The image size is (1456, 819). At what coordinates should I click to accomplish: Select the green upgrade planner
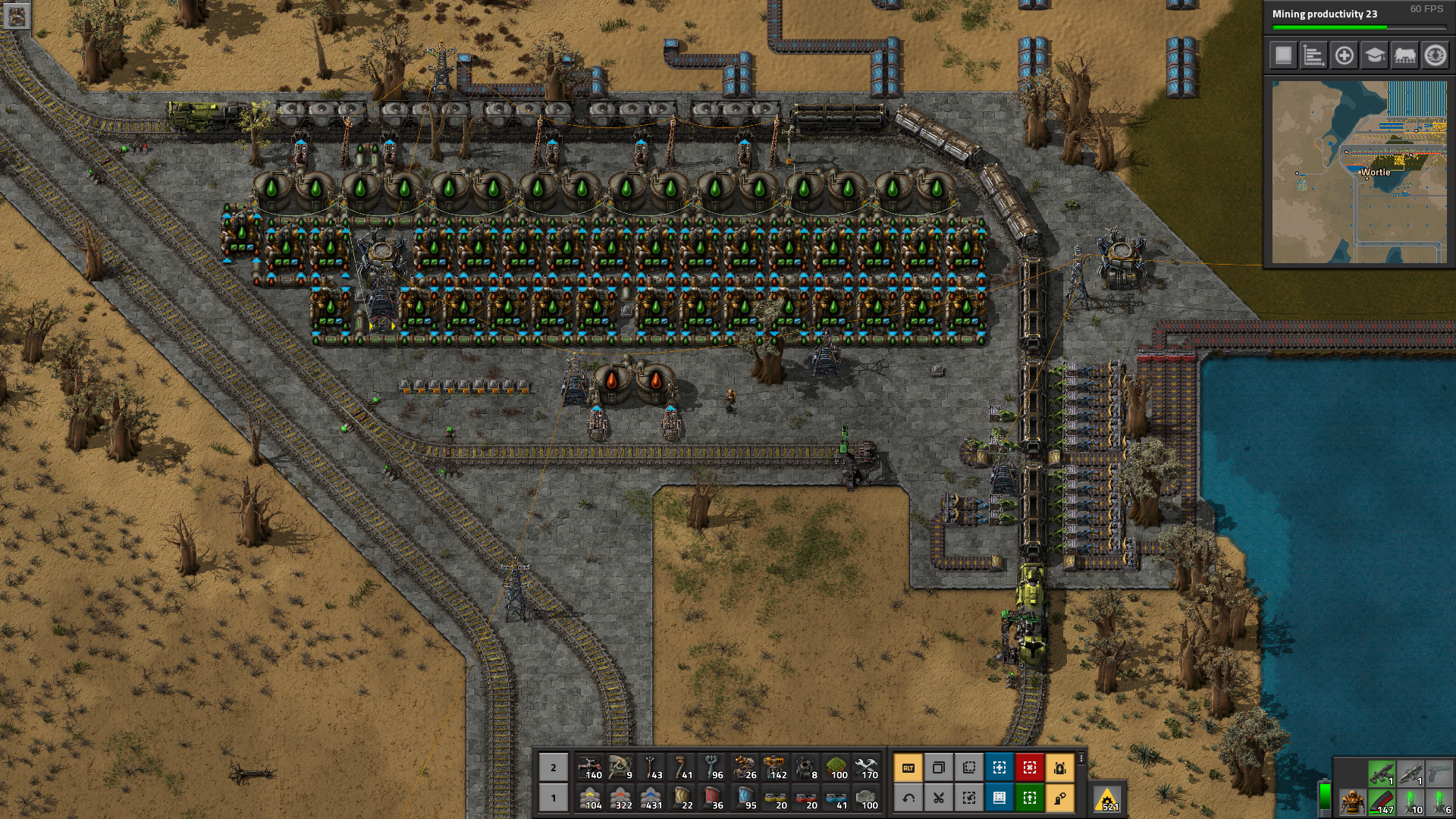click(1030, 797)
